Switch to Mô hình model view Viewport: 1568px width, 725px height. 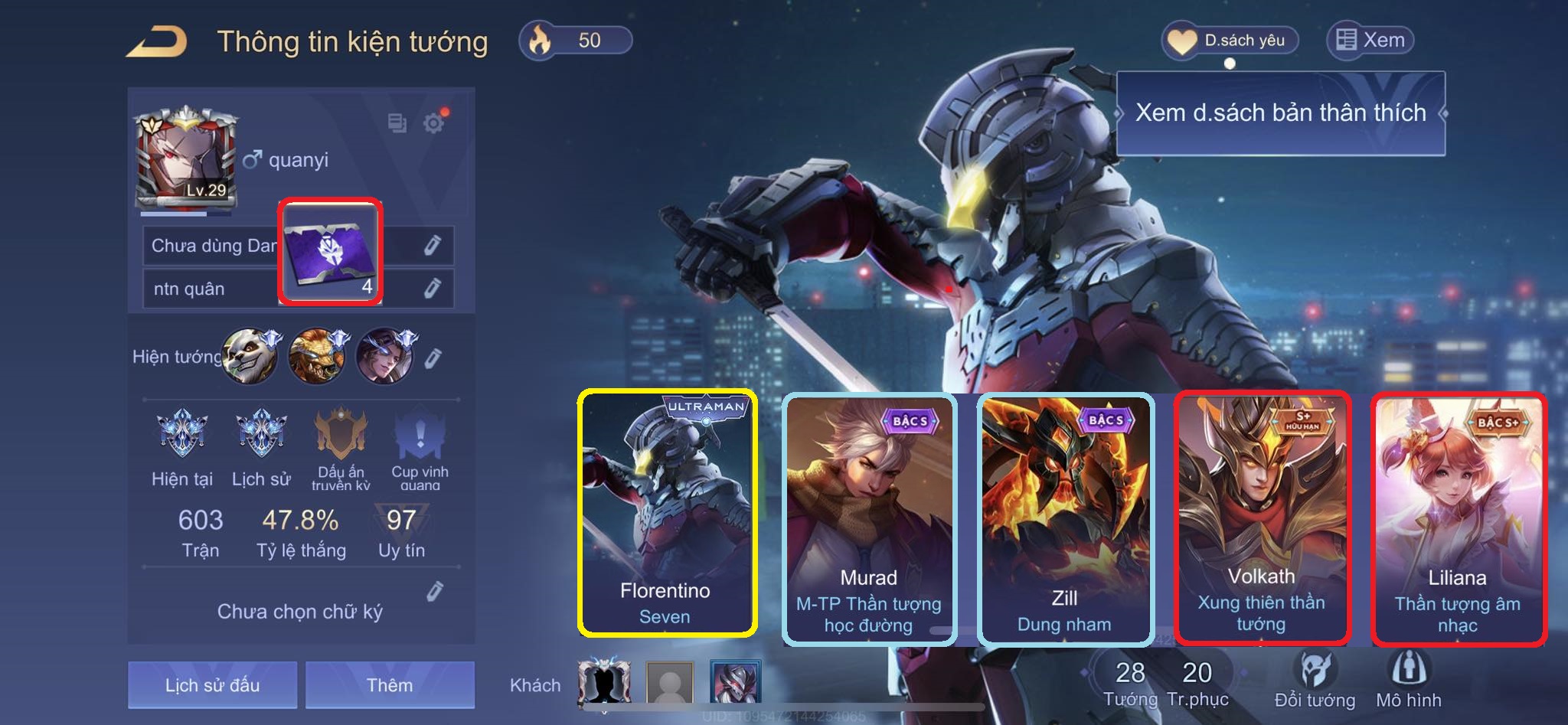point(1408,679)
